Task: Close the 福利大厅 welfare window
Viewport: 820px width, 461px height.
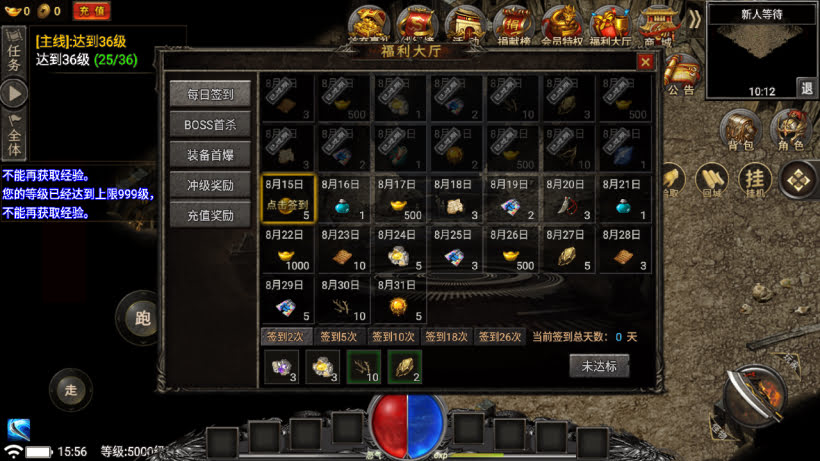Action: pos(645,62)
